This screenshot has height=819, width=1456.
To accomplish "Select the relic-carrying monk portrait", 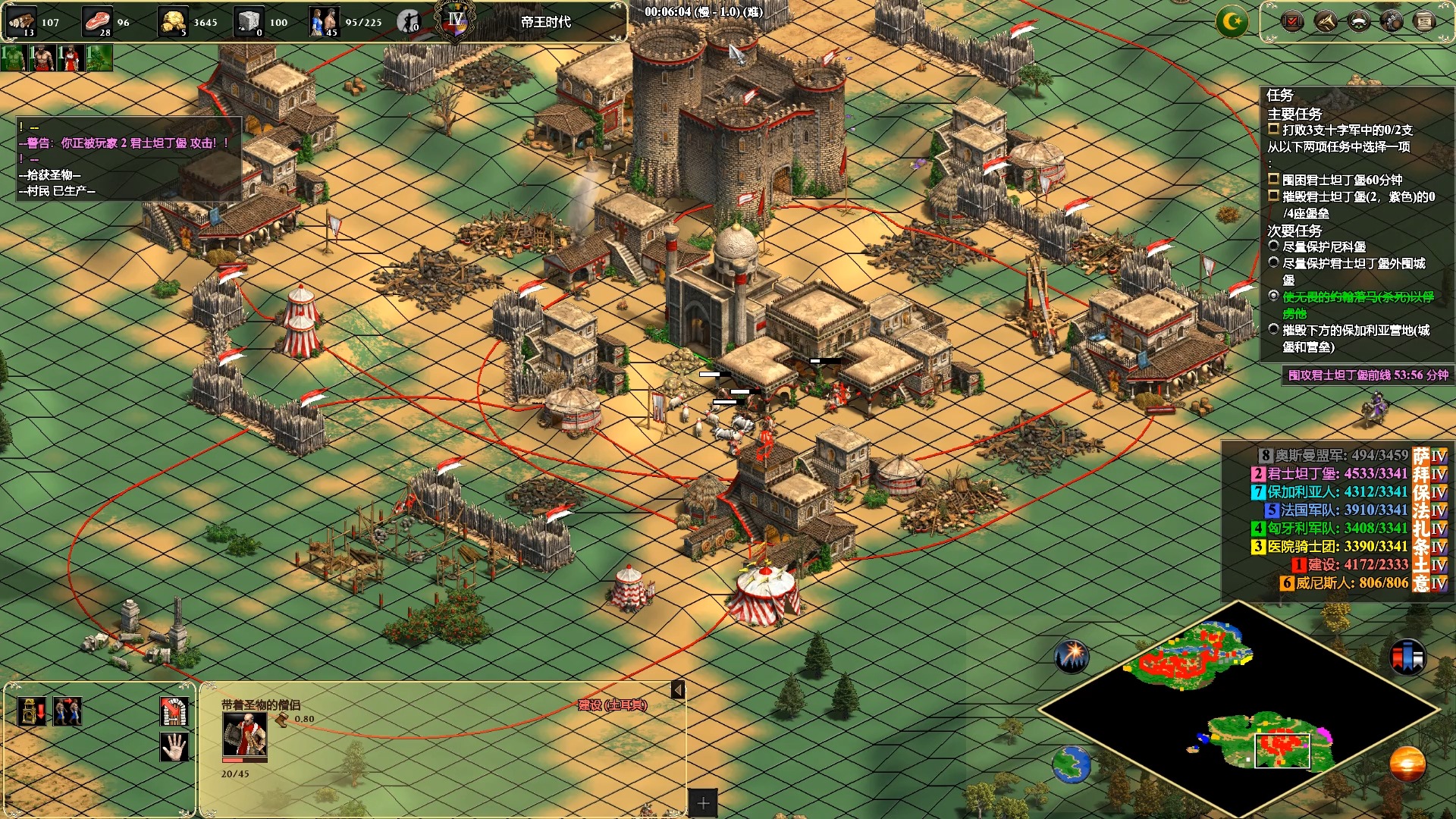I will point(244,735).
